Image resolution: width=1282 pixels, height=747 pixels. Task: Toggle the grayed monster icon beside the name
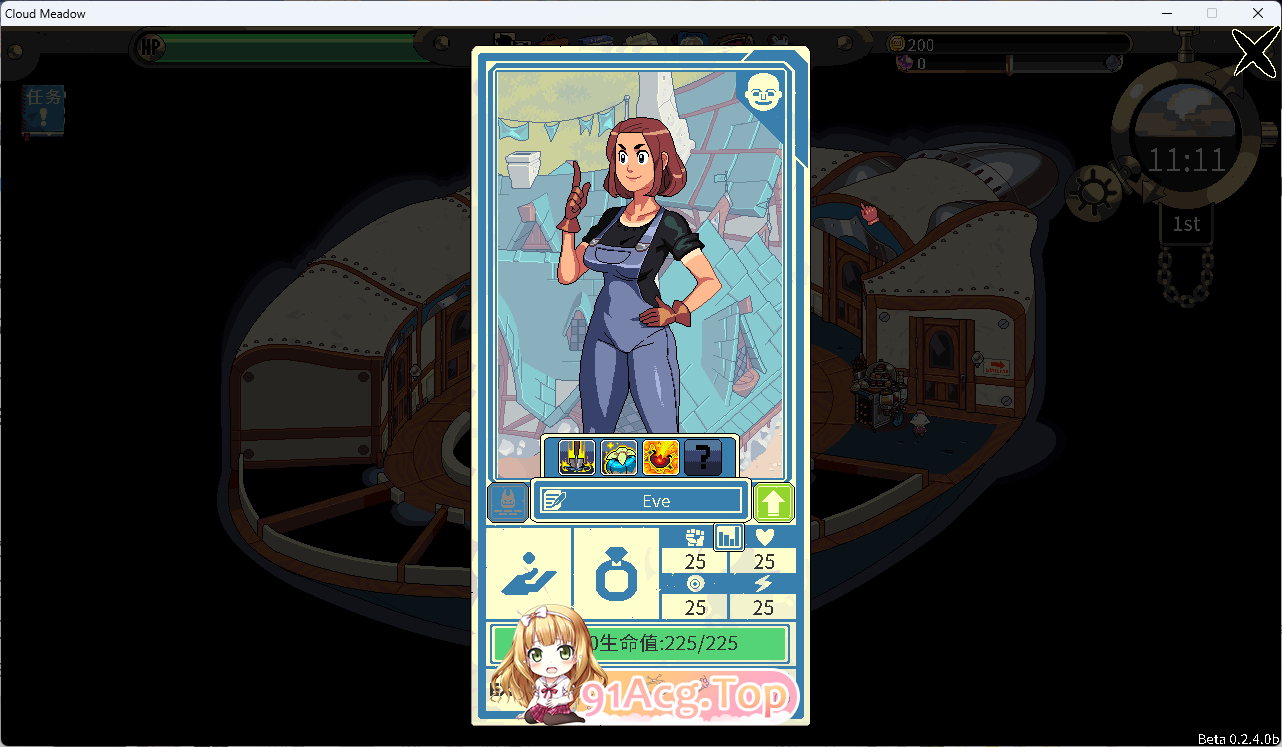(507, 501)
